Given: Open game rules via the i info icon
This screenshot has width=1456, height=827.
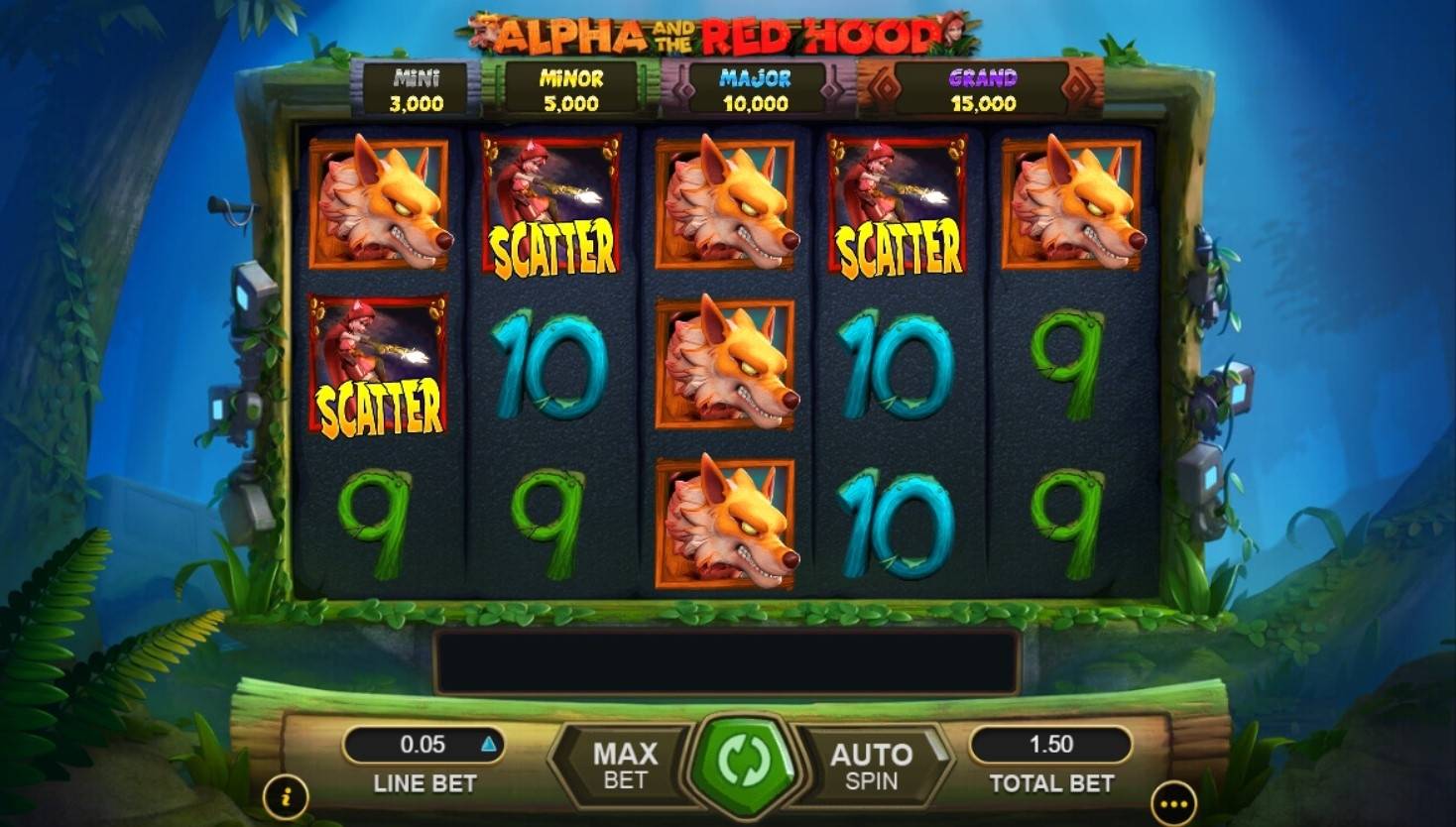Looking at the screenshot, I should tap(287, 794).
